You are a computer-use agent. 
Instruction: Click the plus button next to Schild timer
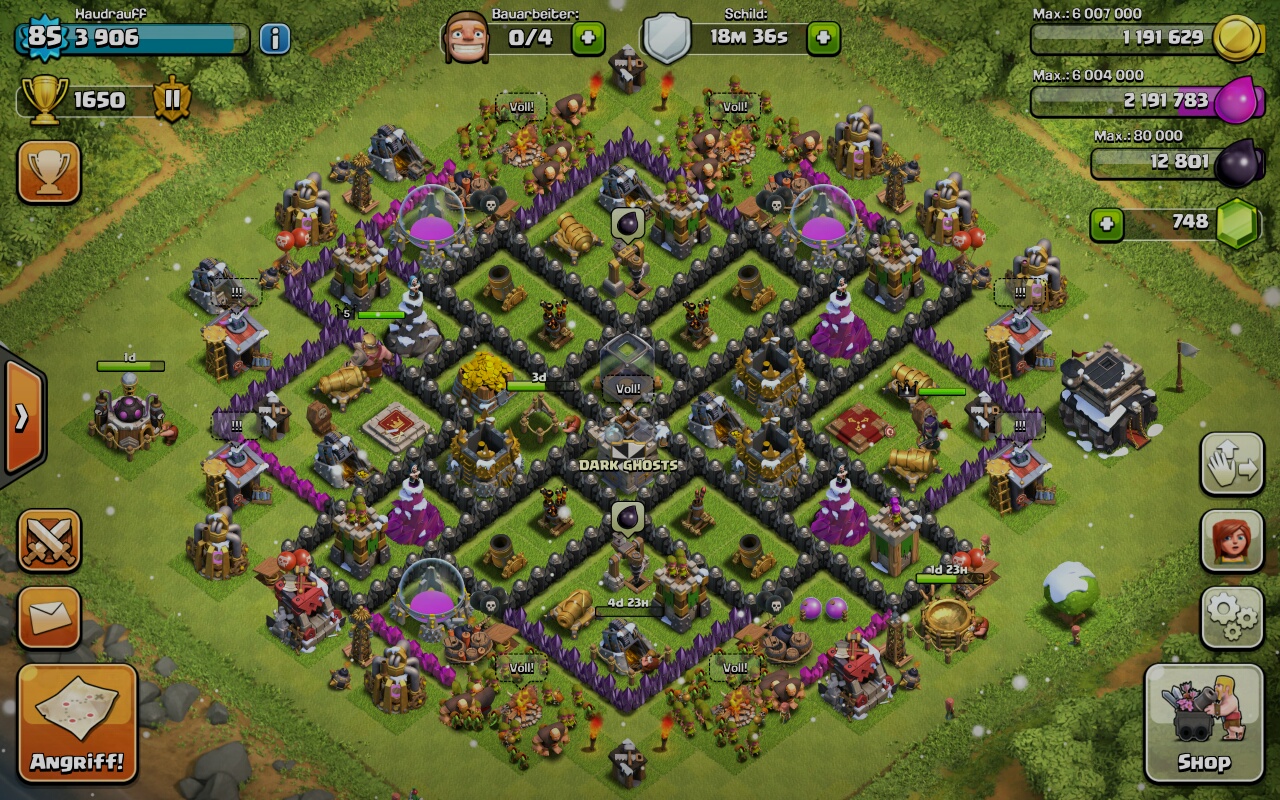823,39
